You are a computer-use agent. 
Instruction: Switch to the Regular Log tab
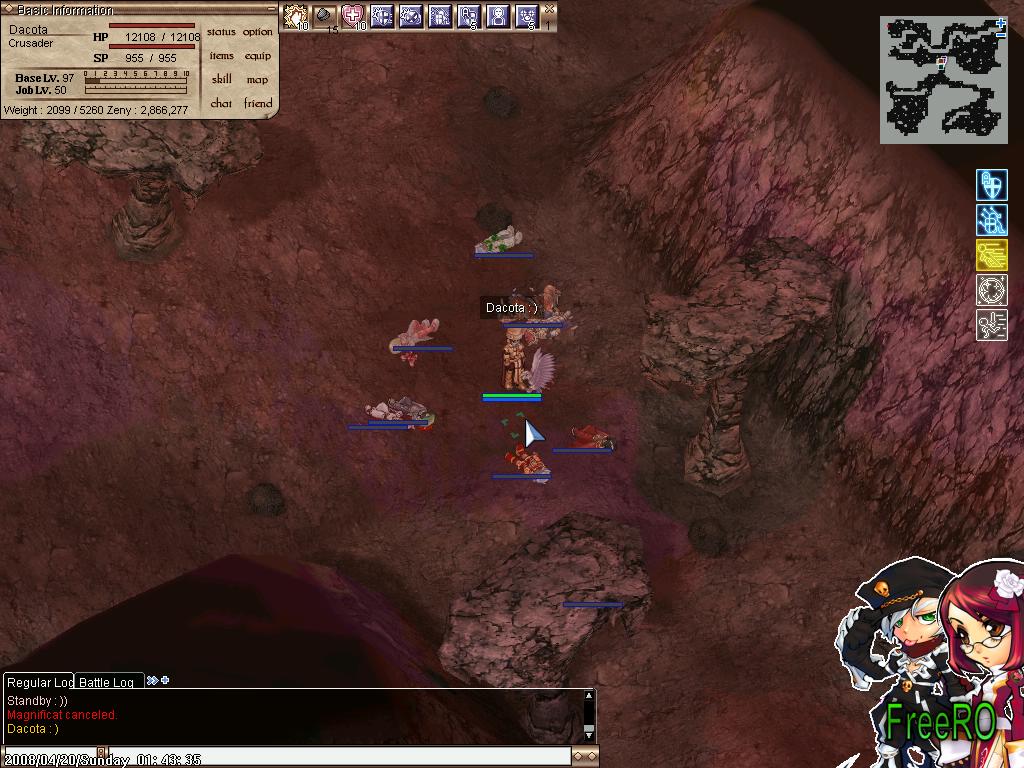click(x=40, y=682)
